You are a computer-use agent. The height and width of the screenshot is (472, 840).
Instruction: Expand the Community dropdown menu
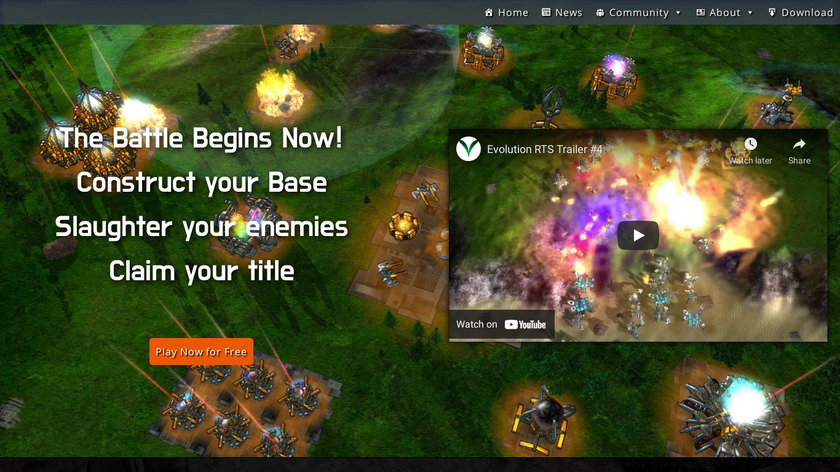(x=638, y=12)
